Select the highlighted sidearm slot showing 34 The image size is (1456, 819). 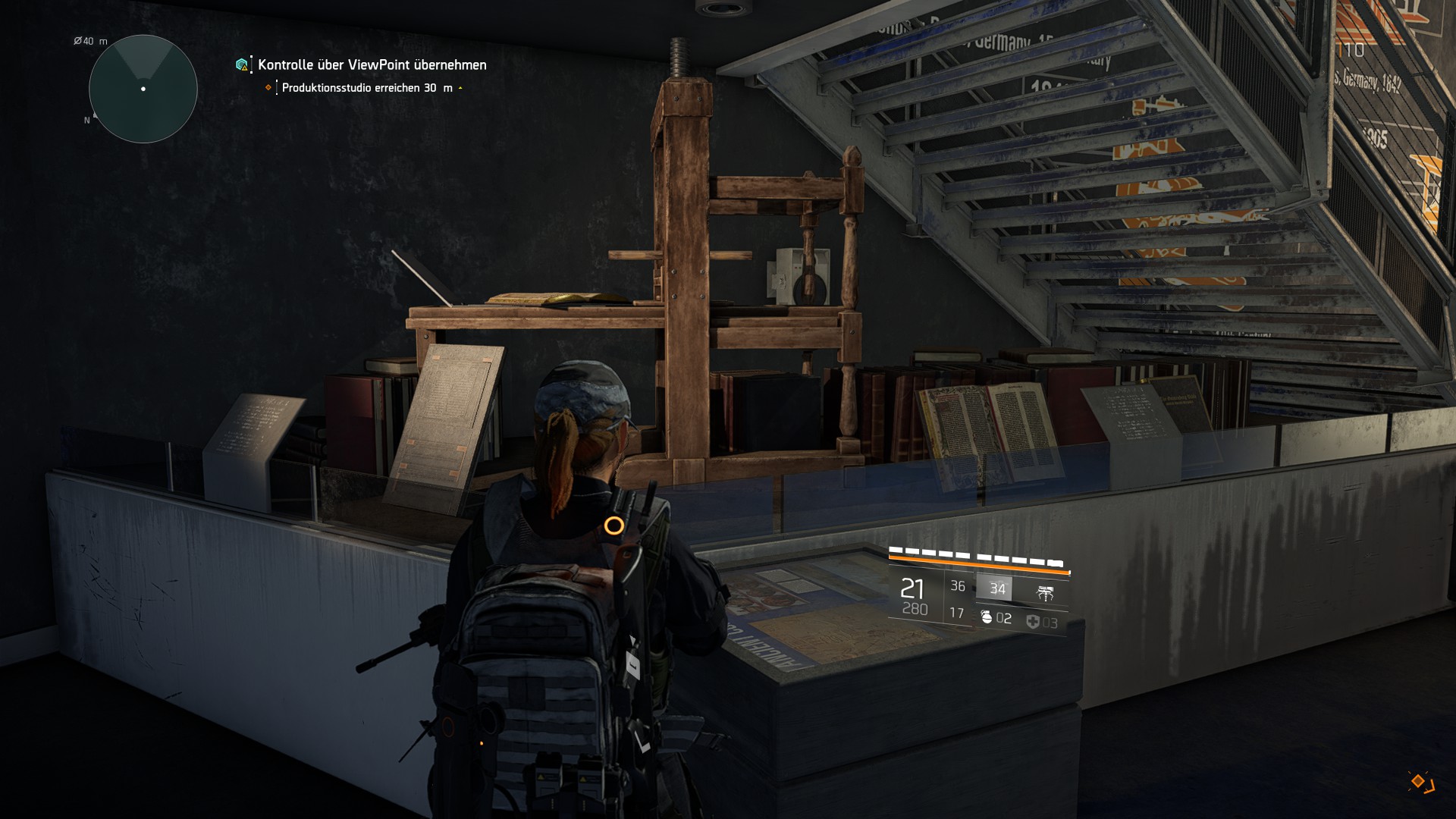tap(997, 588)
